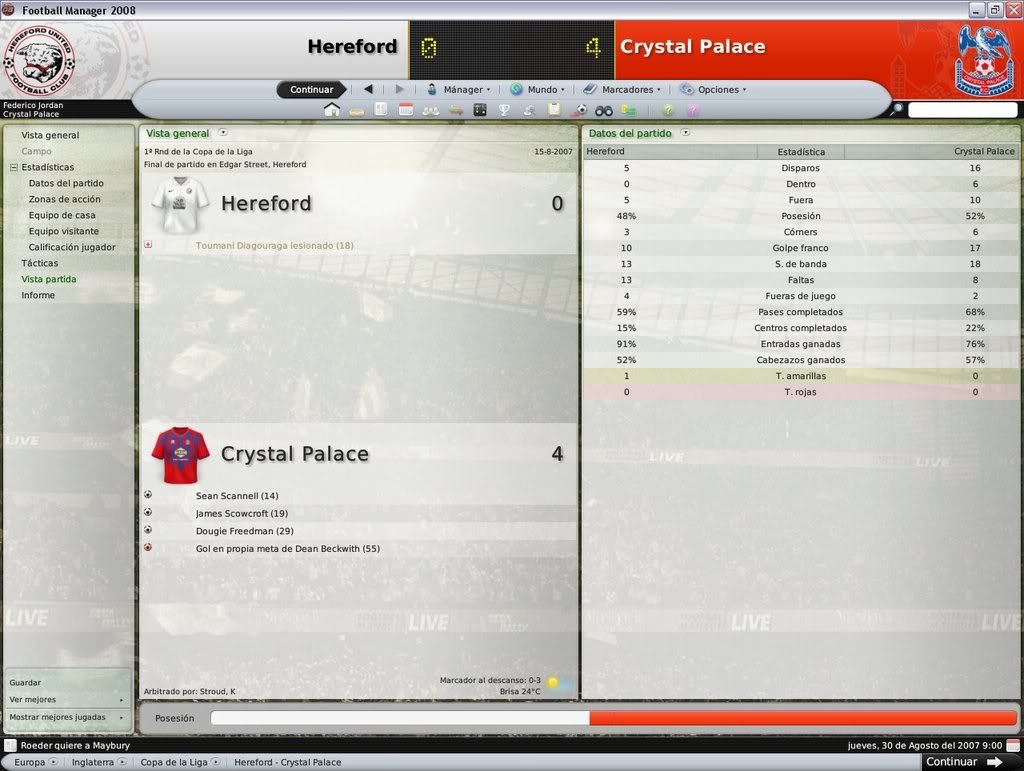Open the Mundo dropdown menu
Image resolution: width=1024 pixels, height=771 pixels.
tap(538, 89)
